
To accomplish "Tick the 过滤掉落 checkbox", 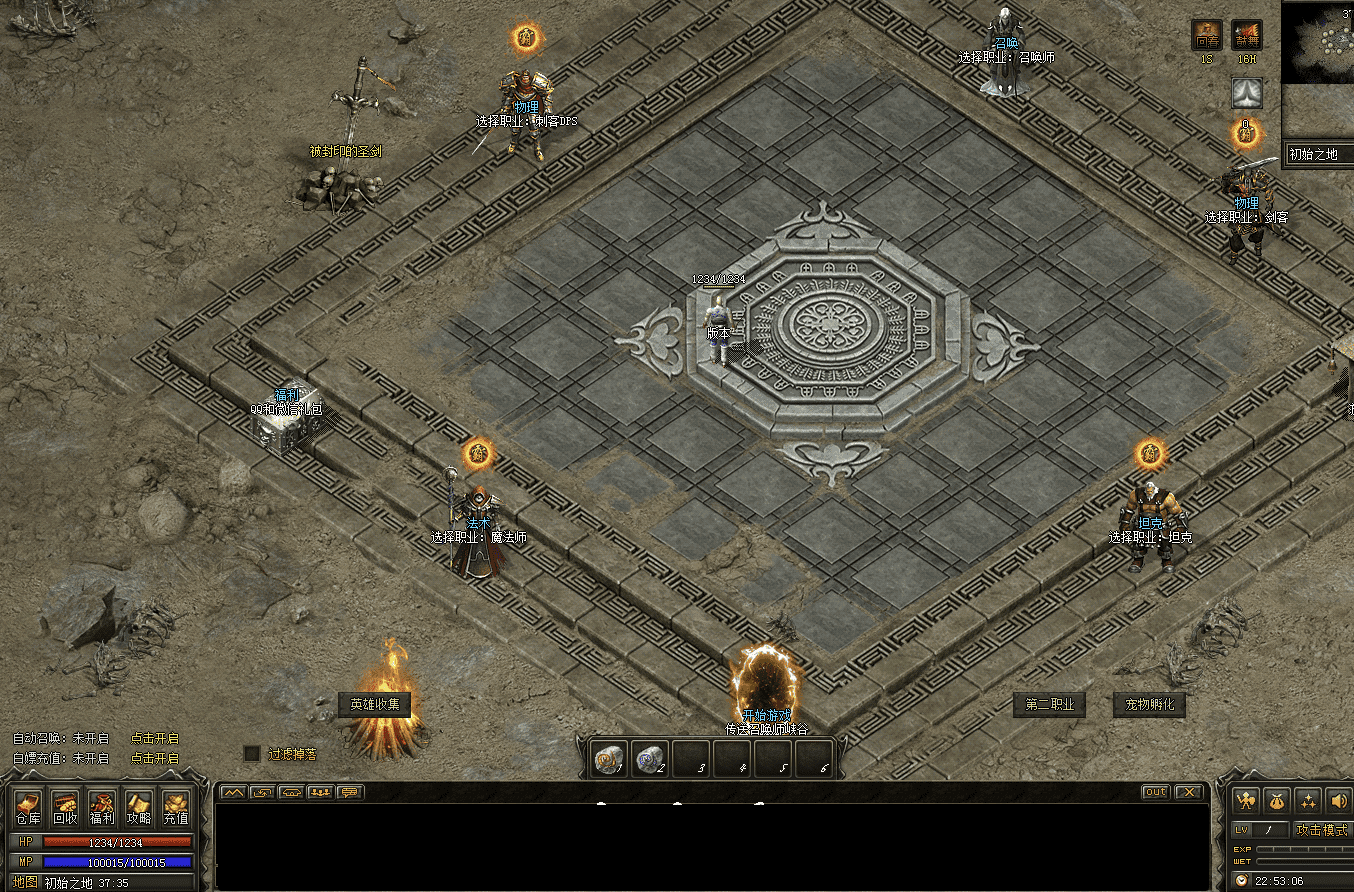I will [252, 753].
